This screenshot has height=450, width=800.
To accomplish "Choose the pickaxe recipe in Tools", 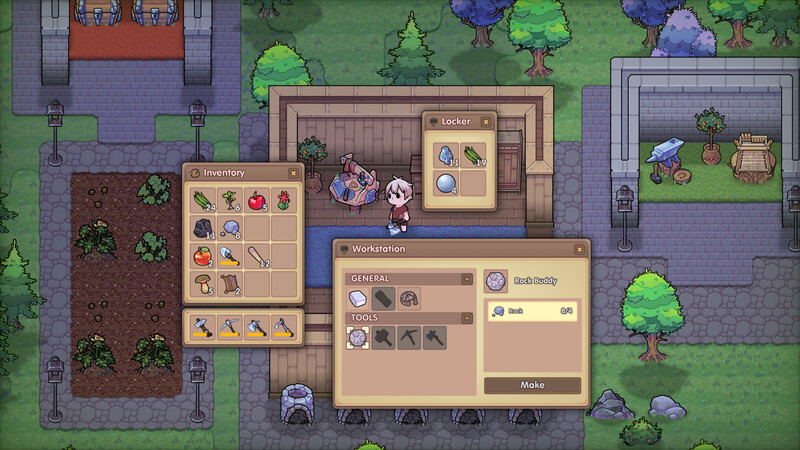I will pos(407,338).
